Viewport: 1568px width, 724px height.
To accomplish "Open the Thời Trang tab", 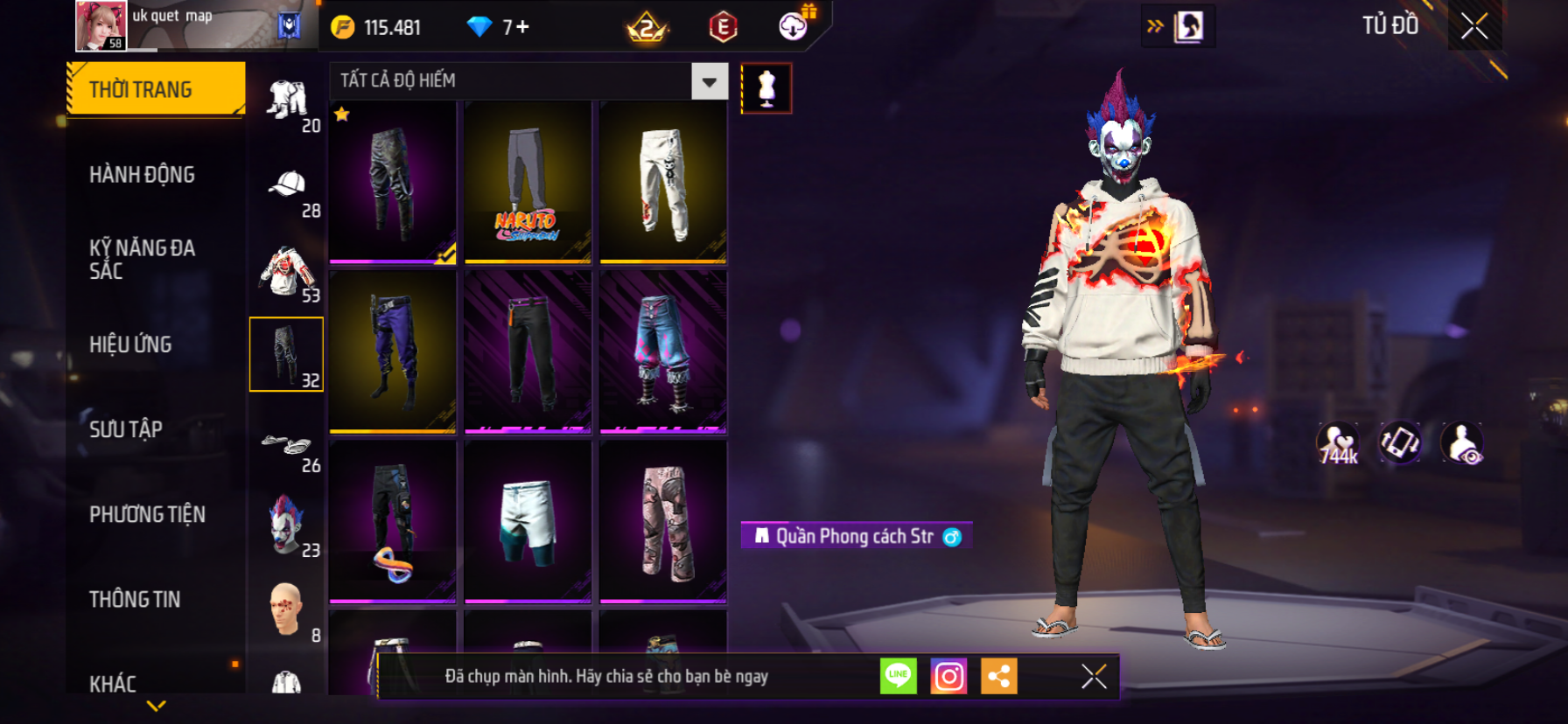I will click(x=156, y=89).
